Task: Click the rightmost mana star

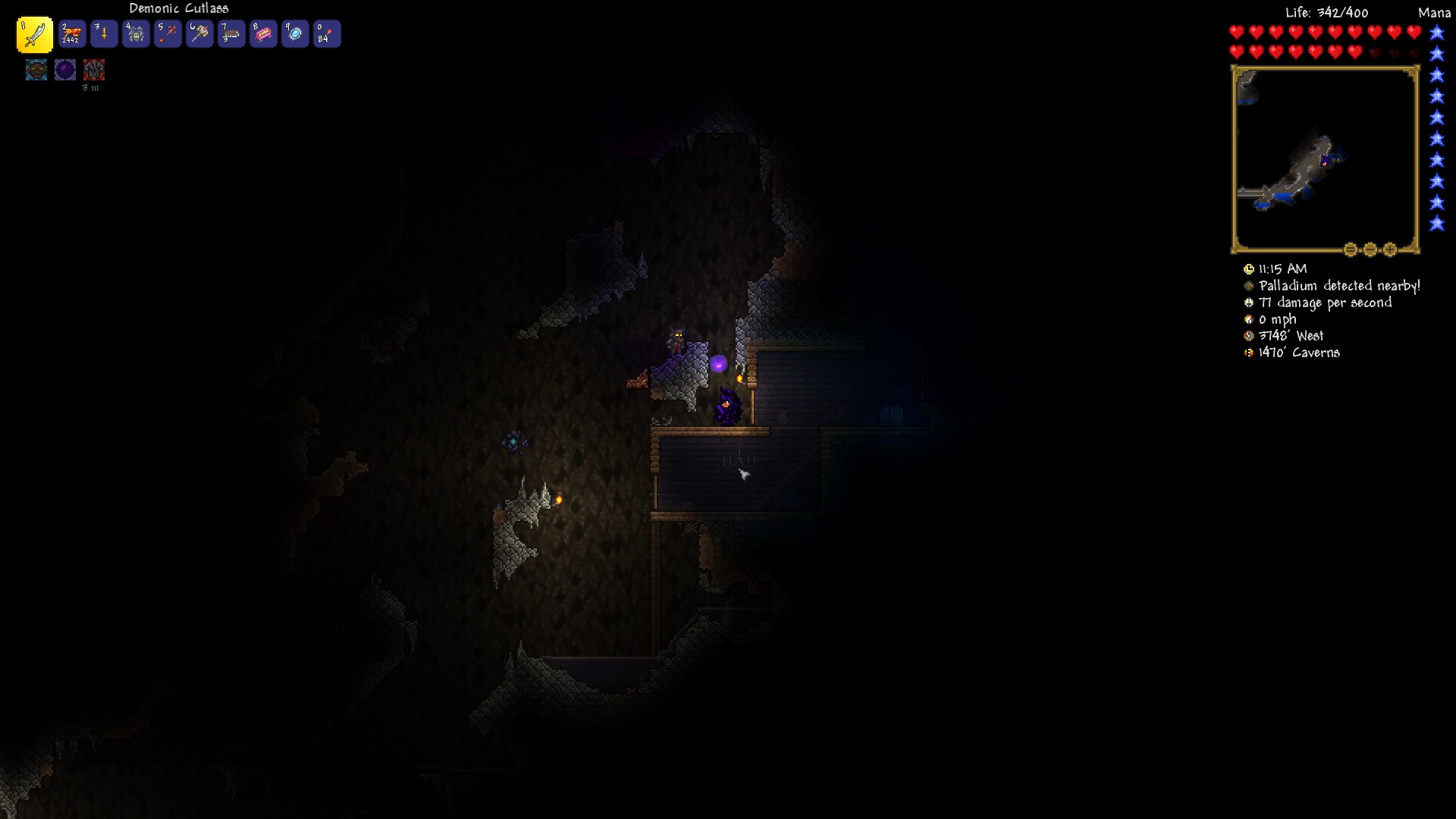Action: point(1436,32)
